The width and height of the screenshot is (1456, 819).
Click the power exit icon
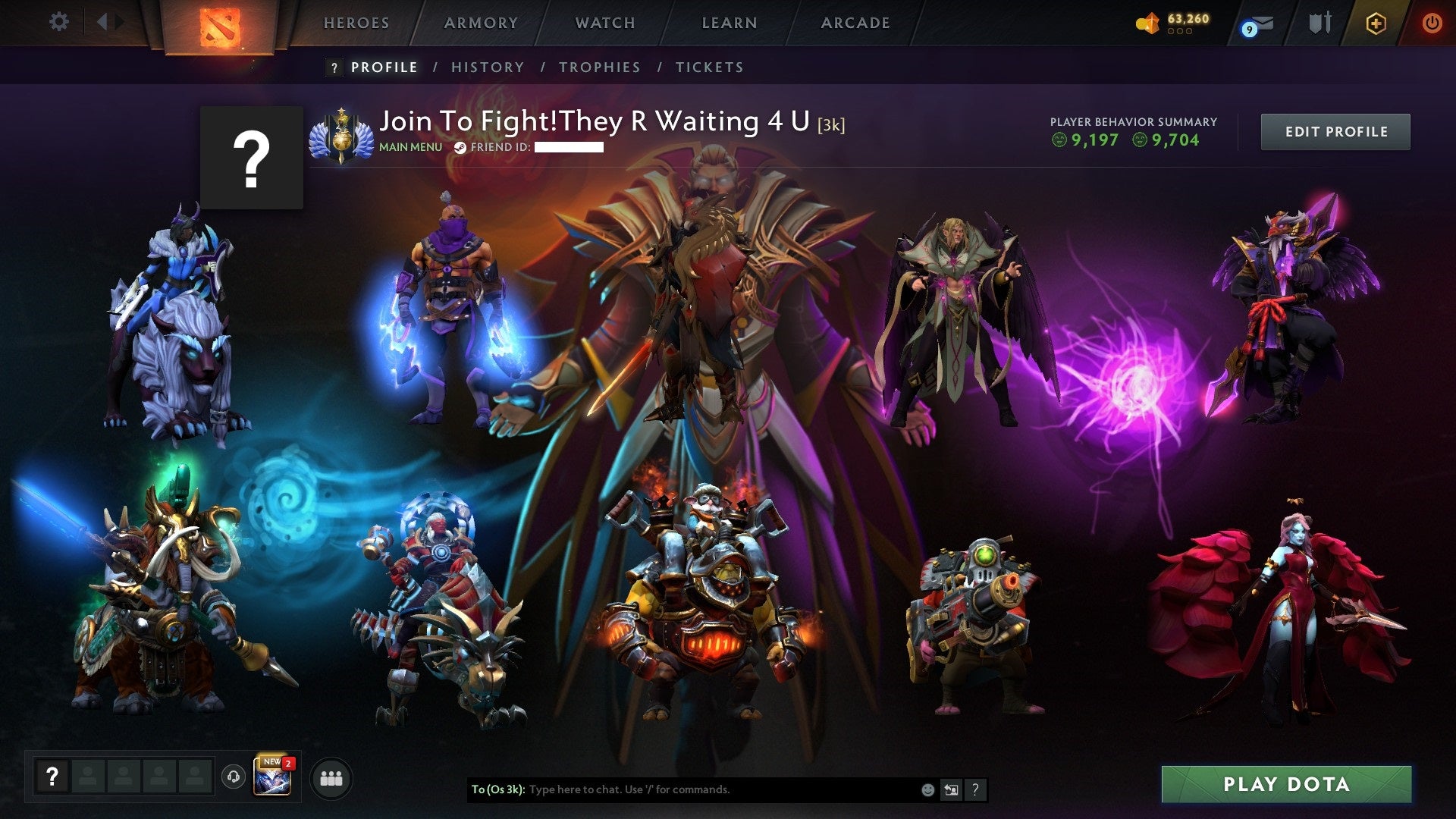point(1432,23)
